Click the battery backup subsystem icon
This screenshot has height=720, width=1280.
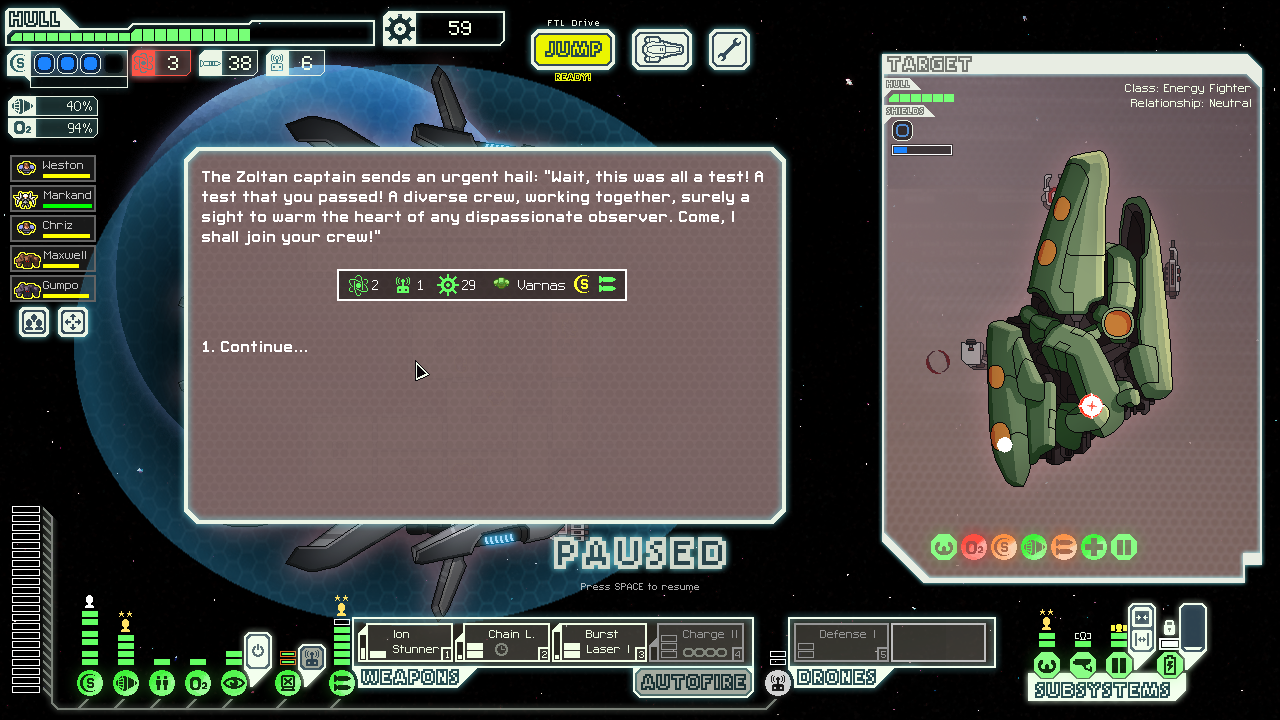(1170, 665)
